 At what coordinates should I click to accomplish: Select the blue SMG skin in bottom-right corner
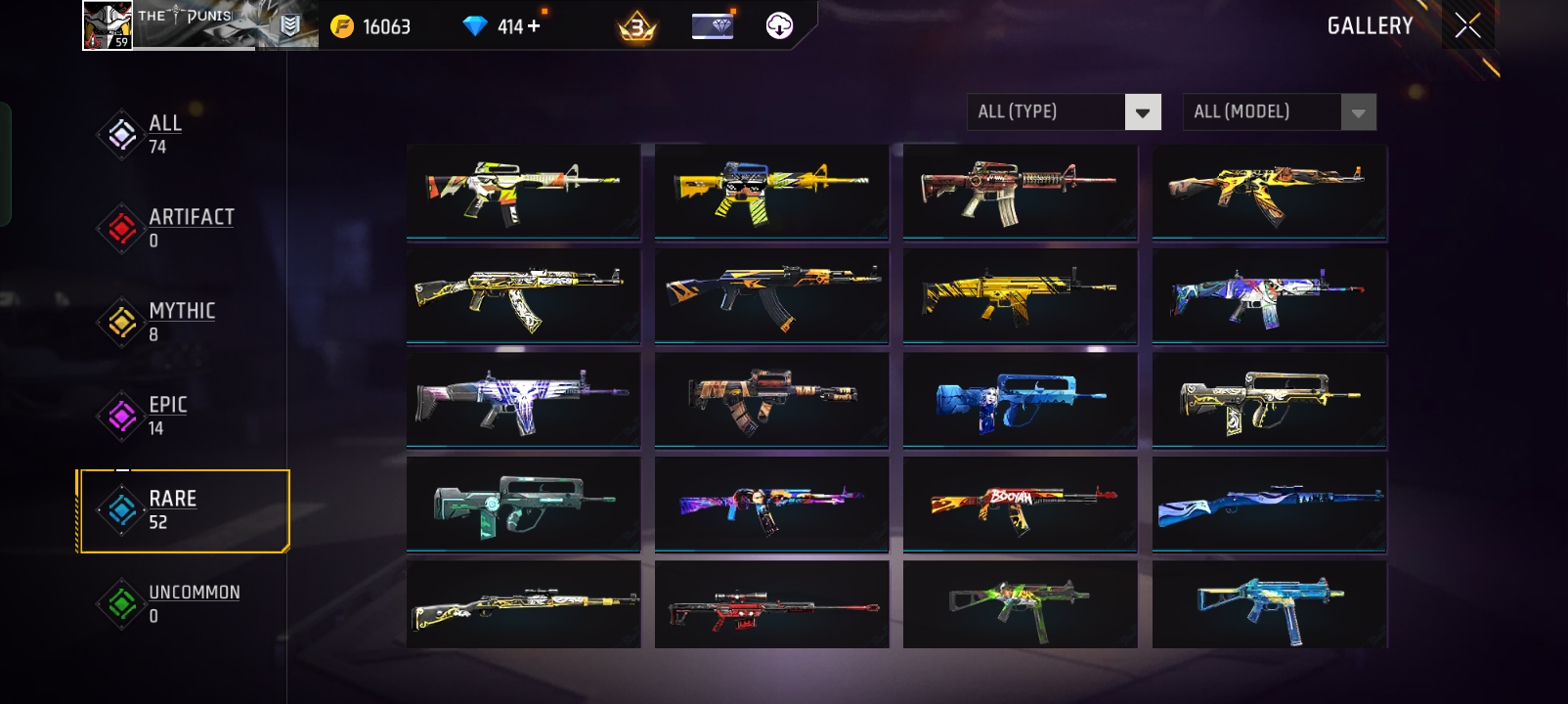(x=1268, y=604)
